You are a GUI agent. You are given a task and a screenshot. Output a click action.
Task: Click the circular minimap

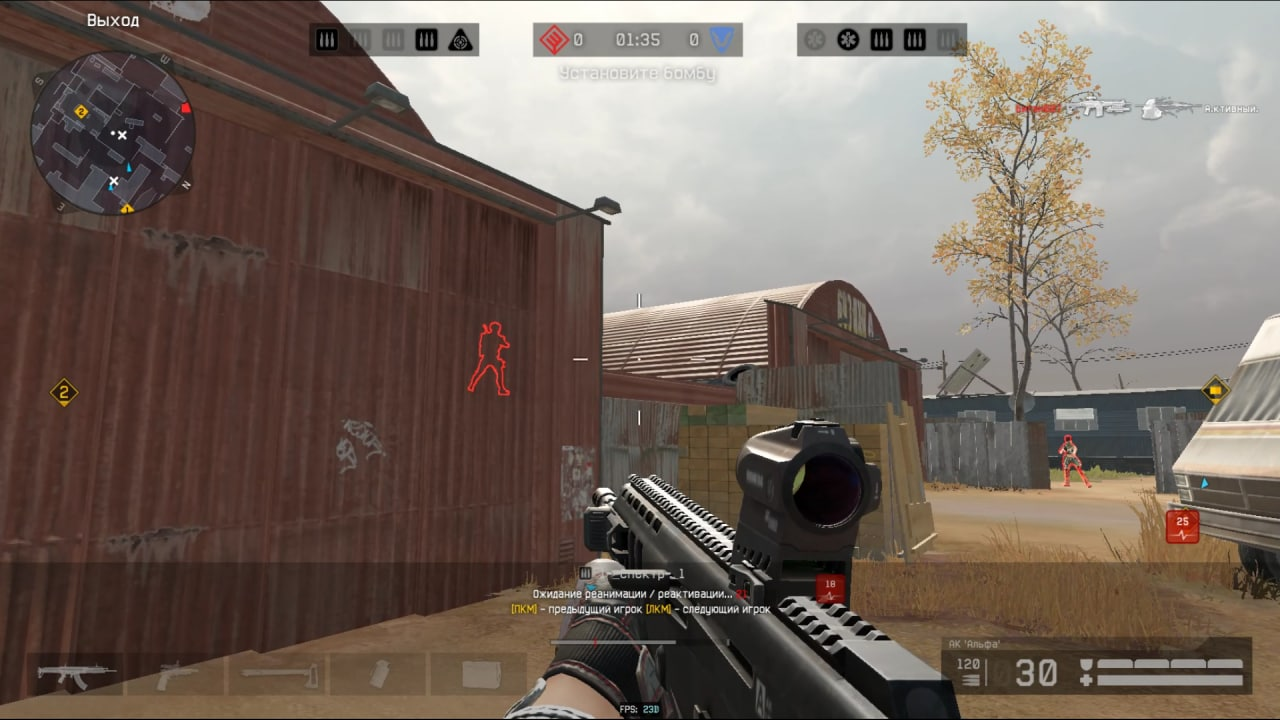click(112, 132)
